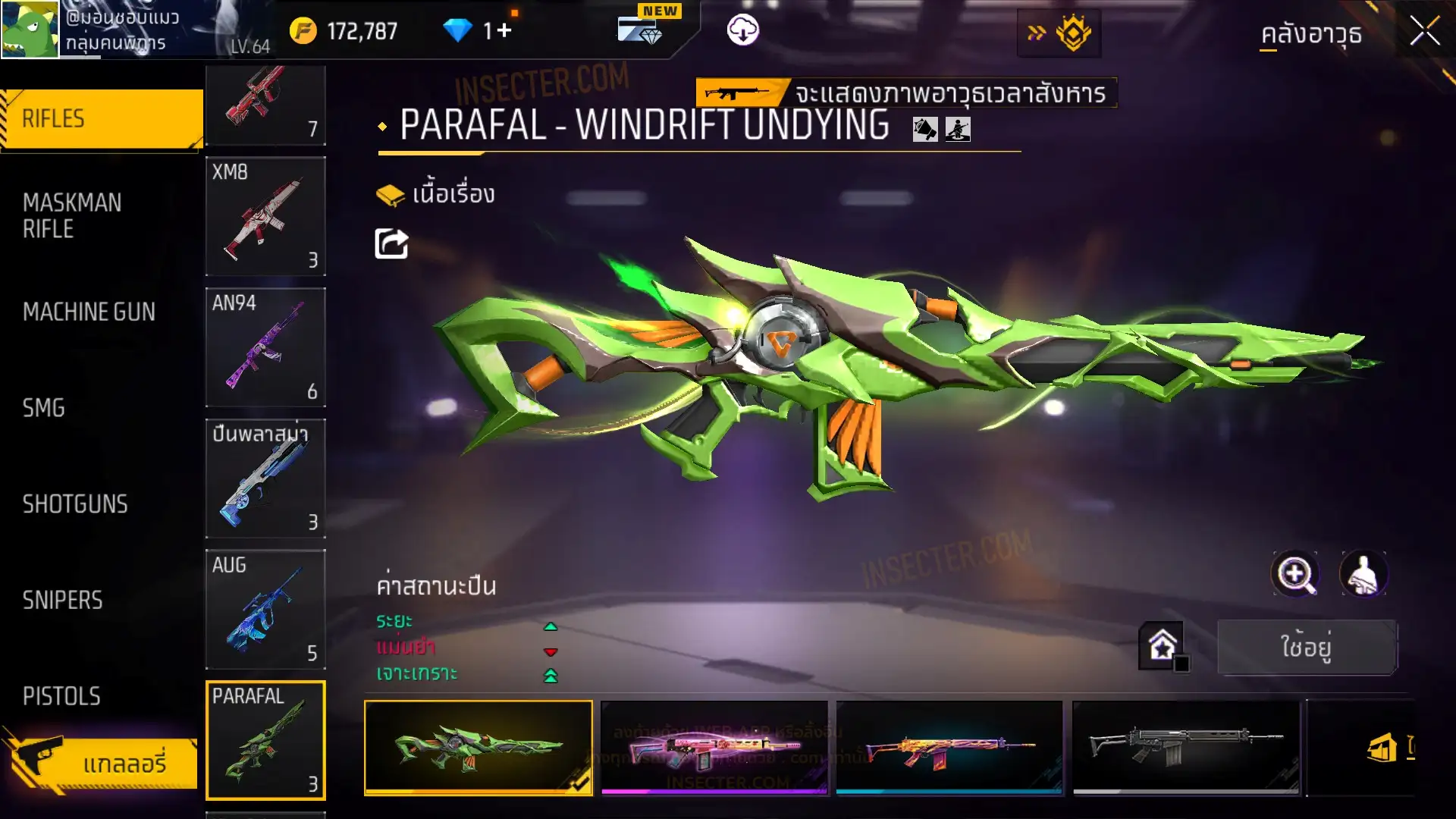
Task: Add diamonds with the plus button
Action: 504,31
